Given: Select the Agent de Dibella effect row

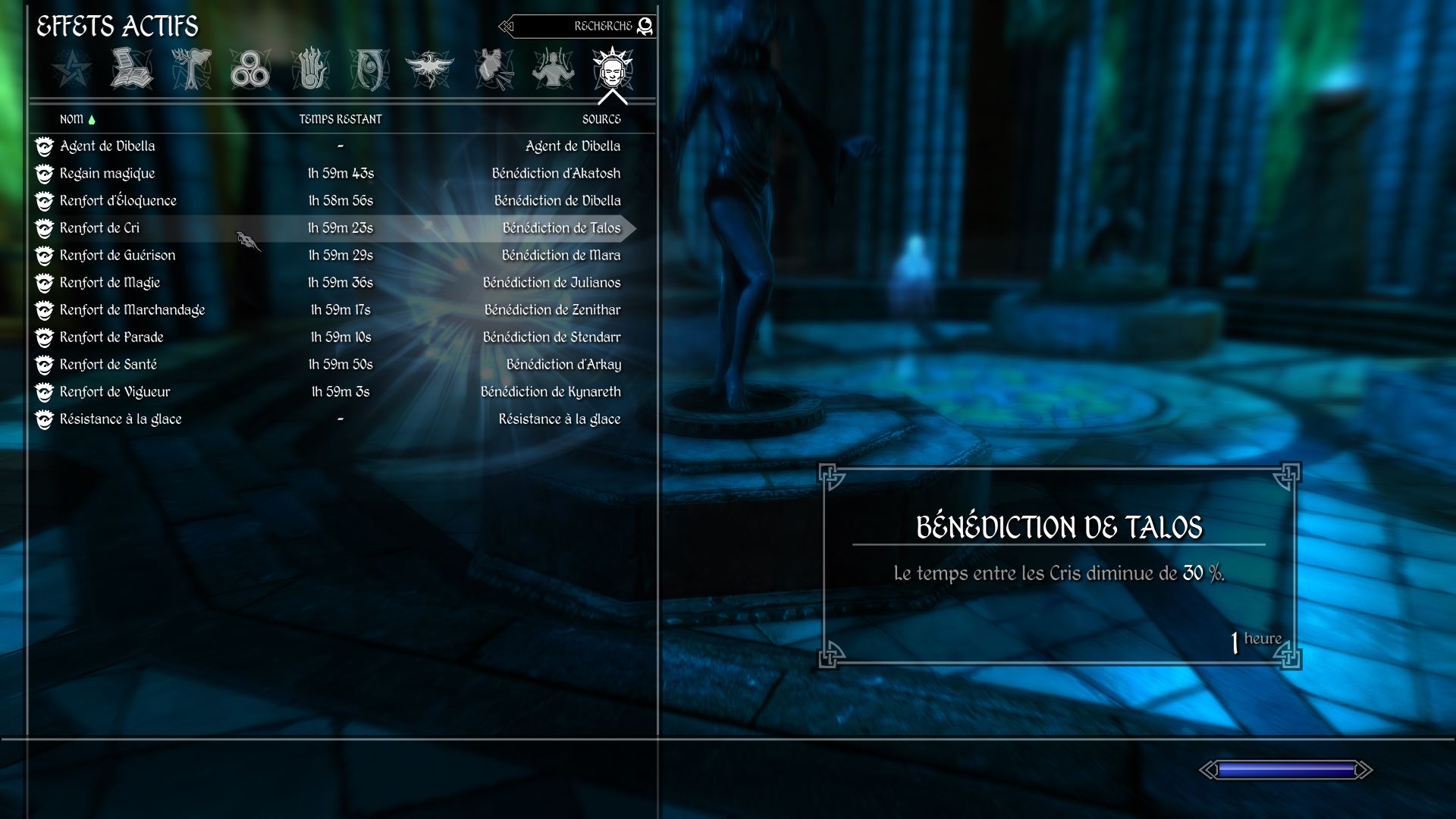Looking at the screenshot, I should 108,146.
